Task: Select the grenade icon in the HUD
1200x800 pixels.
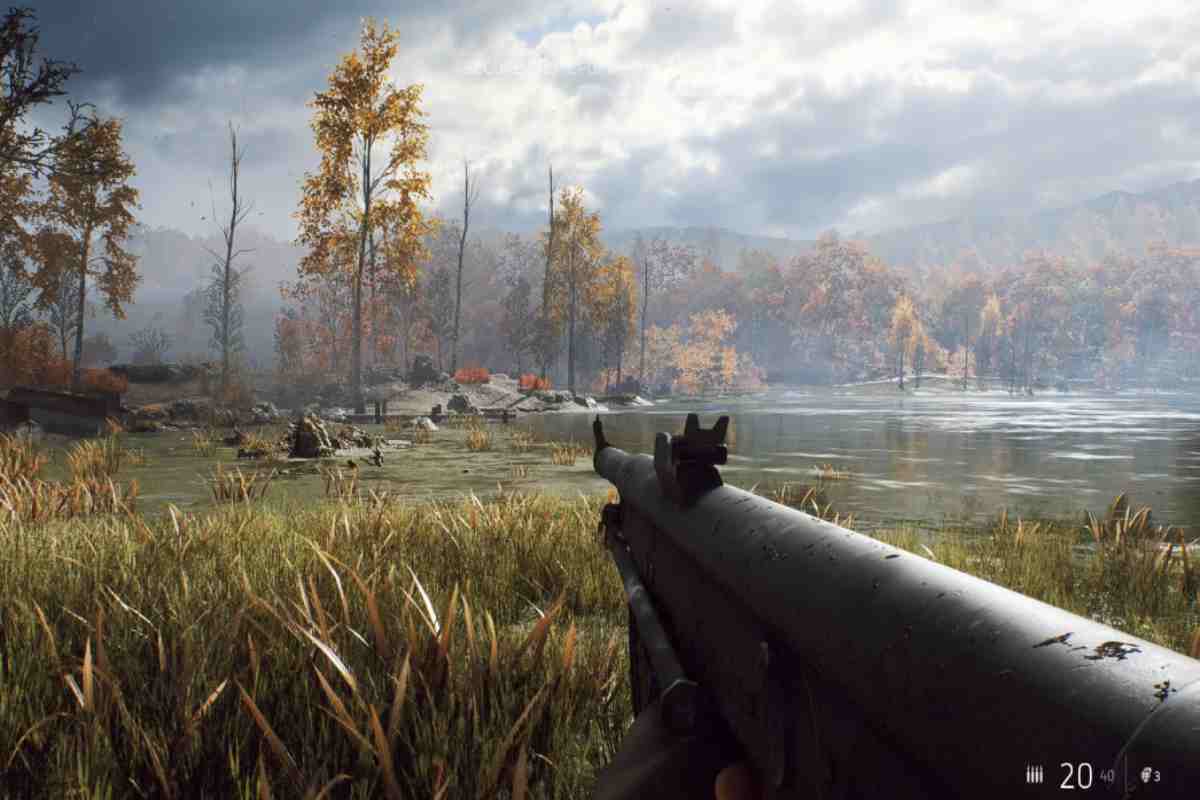Action: pyautogui.click(x=1144, y=774)
